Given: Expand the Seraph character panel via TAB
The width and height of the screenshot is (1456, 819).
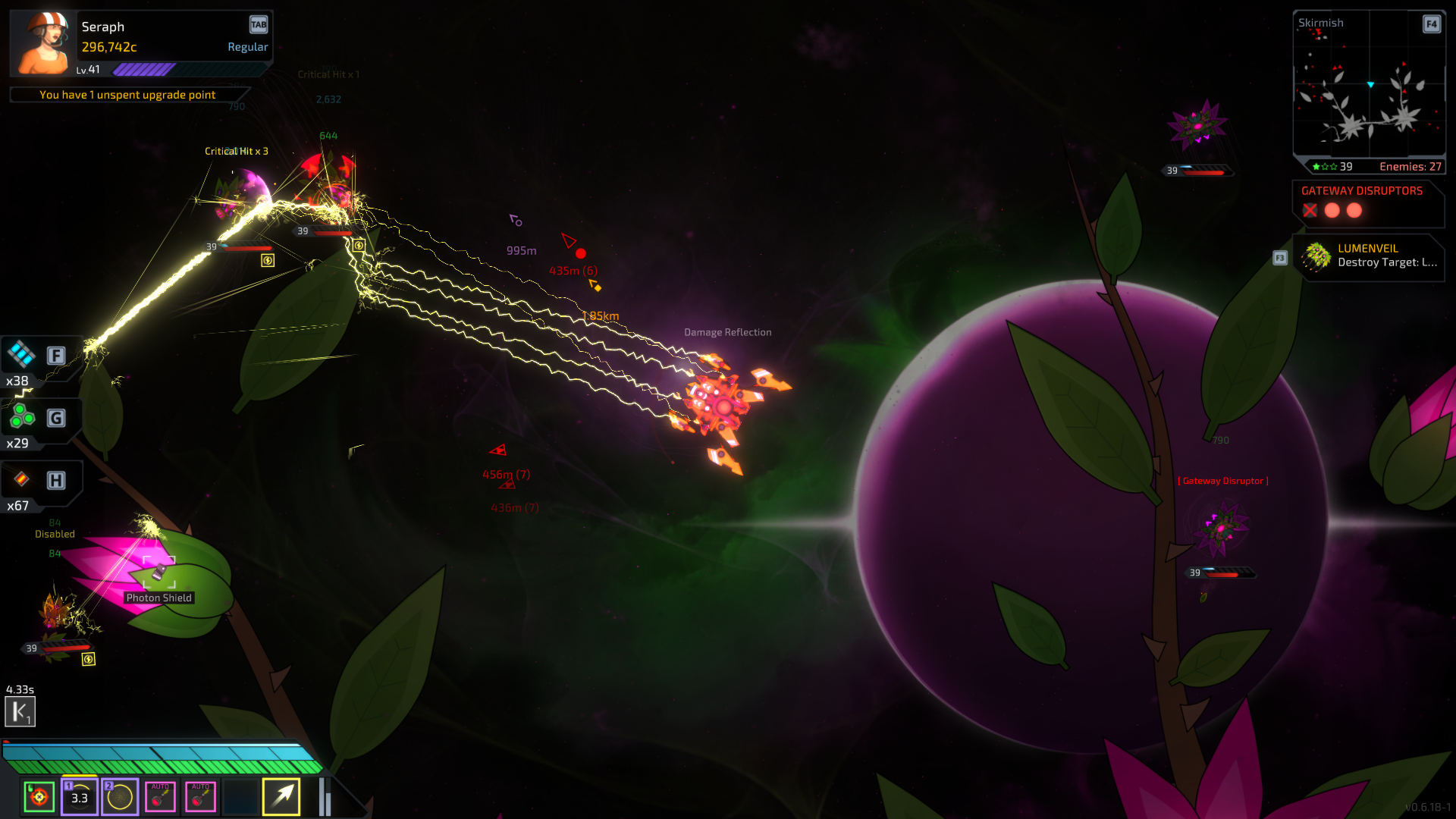Looking at the screenshot, I should coord(259,24).
